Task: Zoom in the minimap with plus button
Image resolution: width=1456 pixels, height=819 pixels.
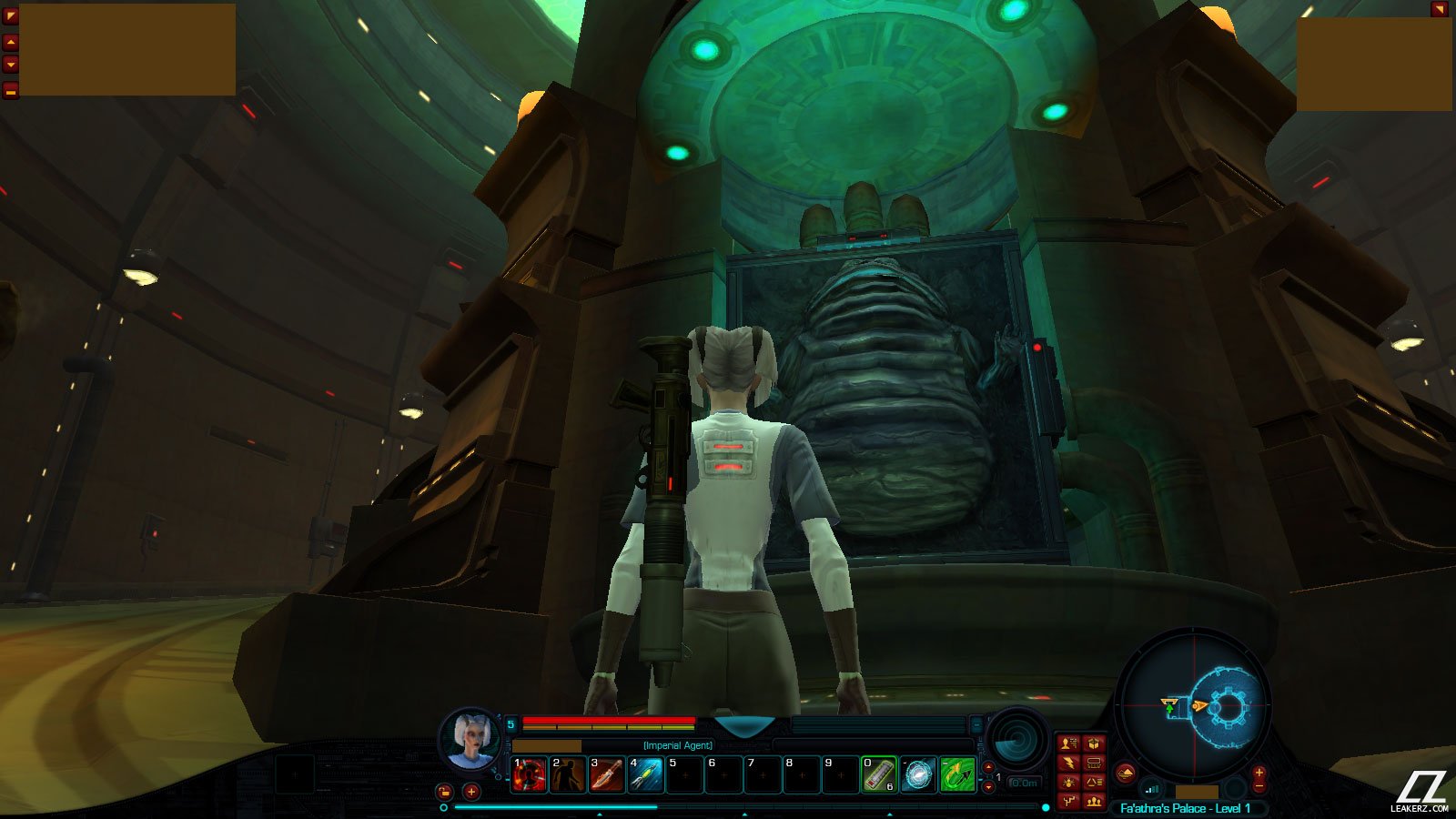Action: [1259, 773]
